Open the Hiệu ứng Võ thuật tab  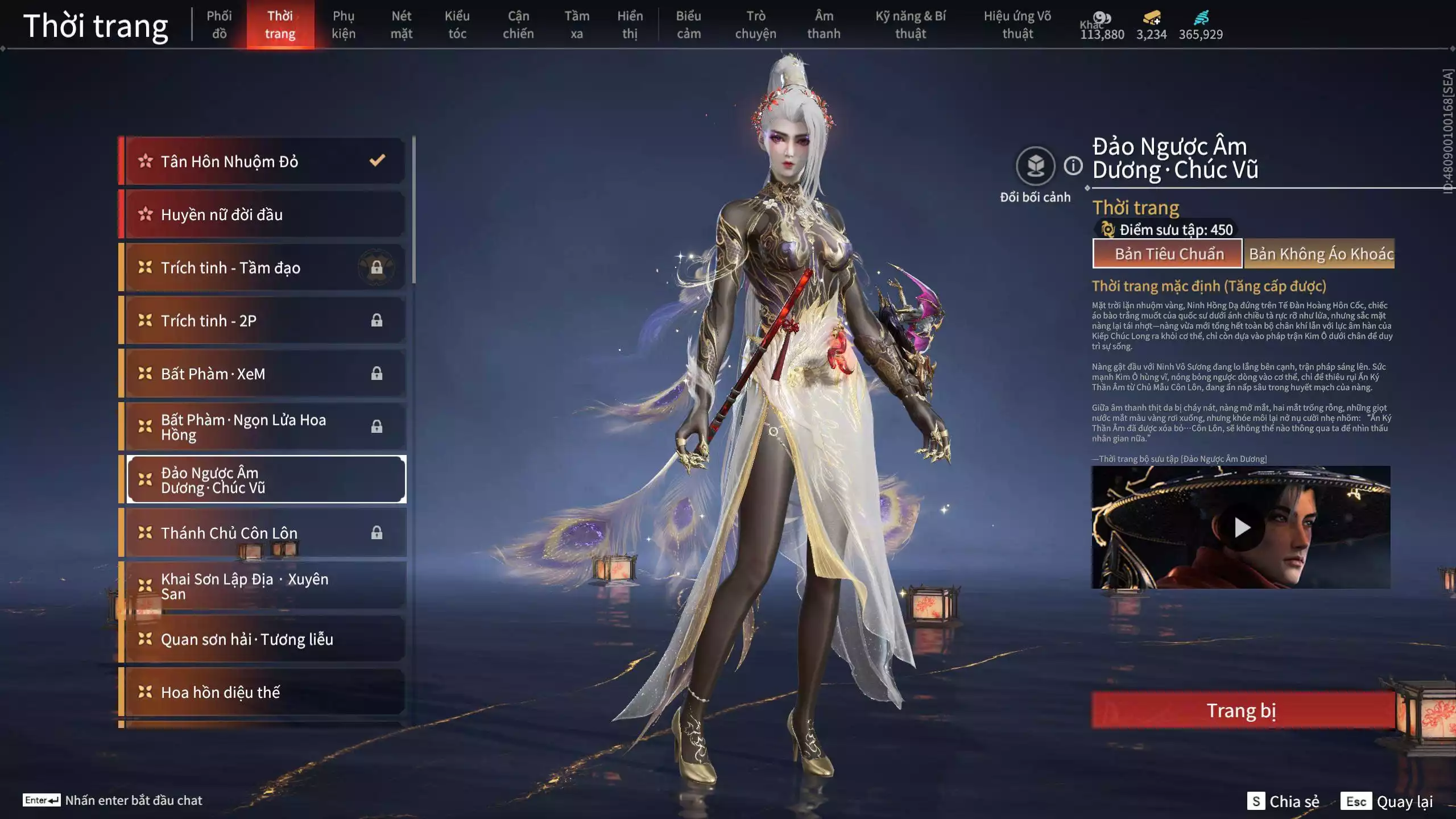1017,24
